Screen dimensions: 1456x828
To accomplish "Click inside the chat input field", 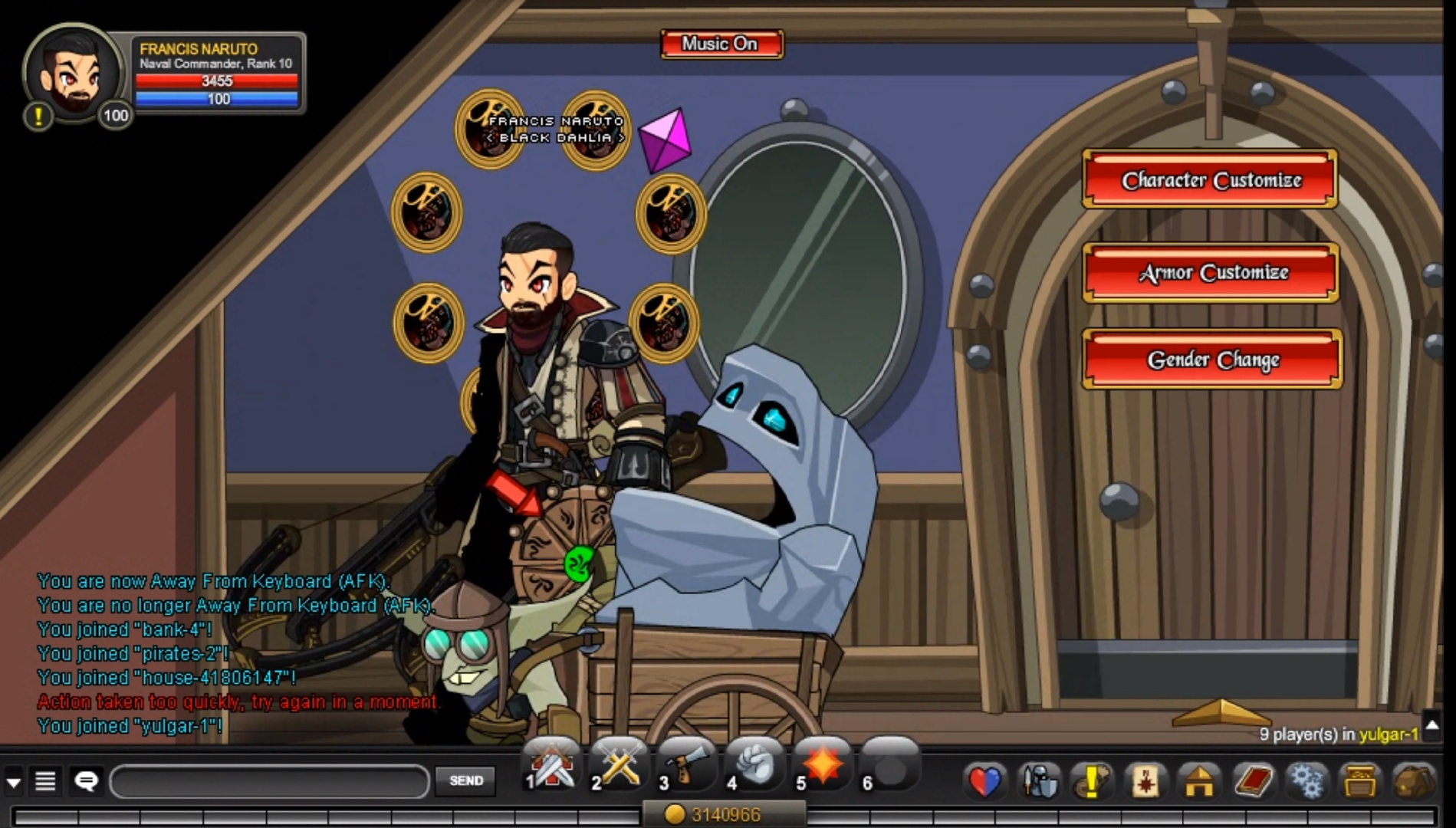I will point(268,781).
